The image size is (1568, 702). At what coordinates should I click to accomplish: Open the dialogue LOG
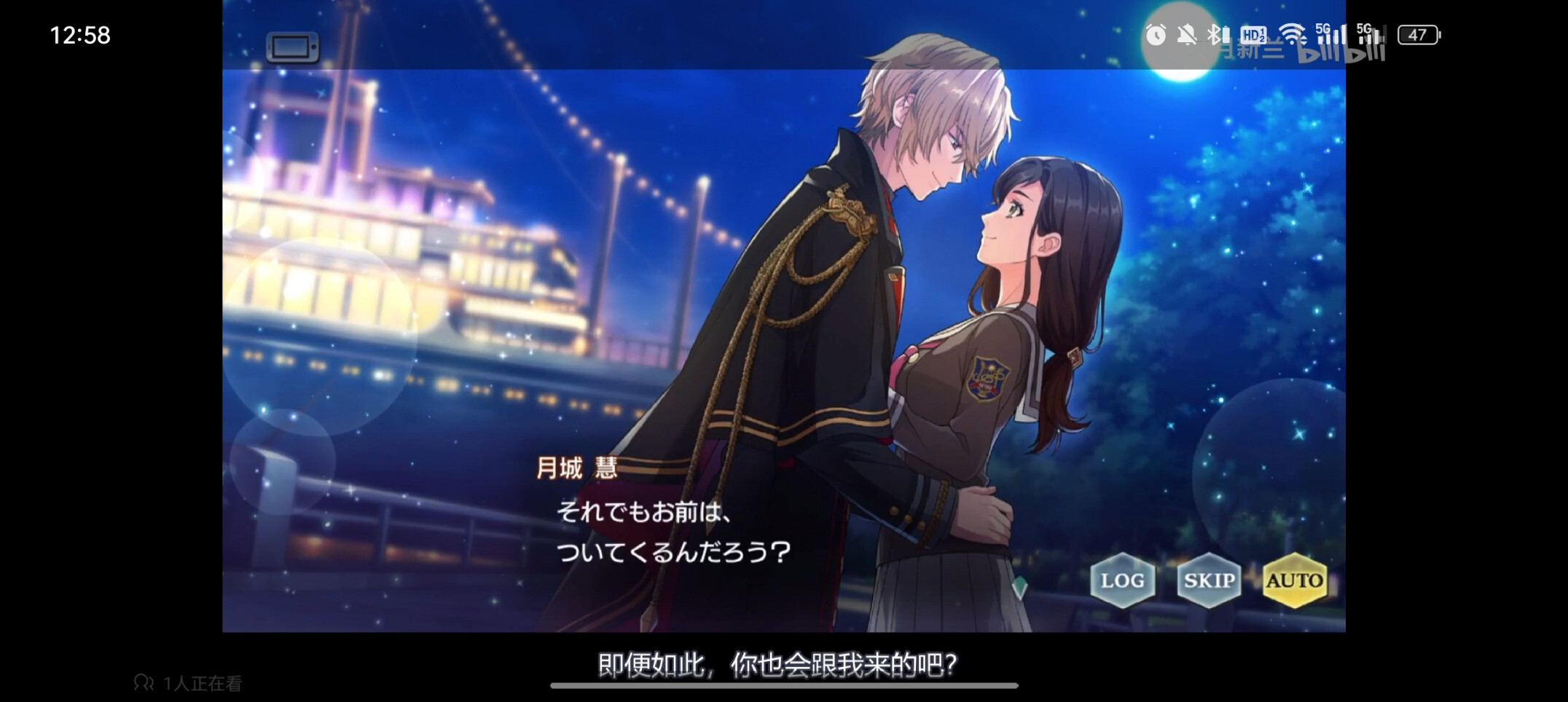pyautogui.click(x=1122, y=580)
